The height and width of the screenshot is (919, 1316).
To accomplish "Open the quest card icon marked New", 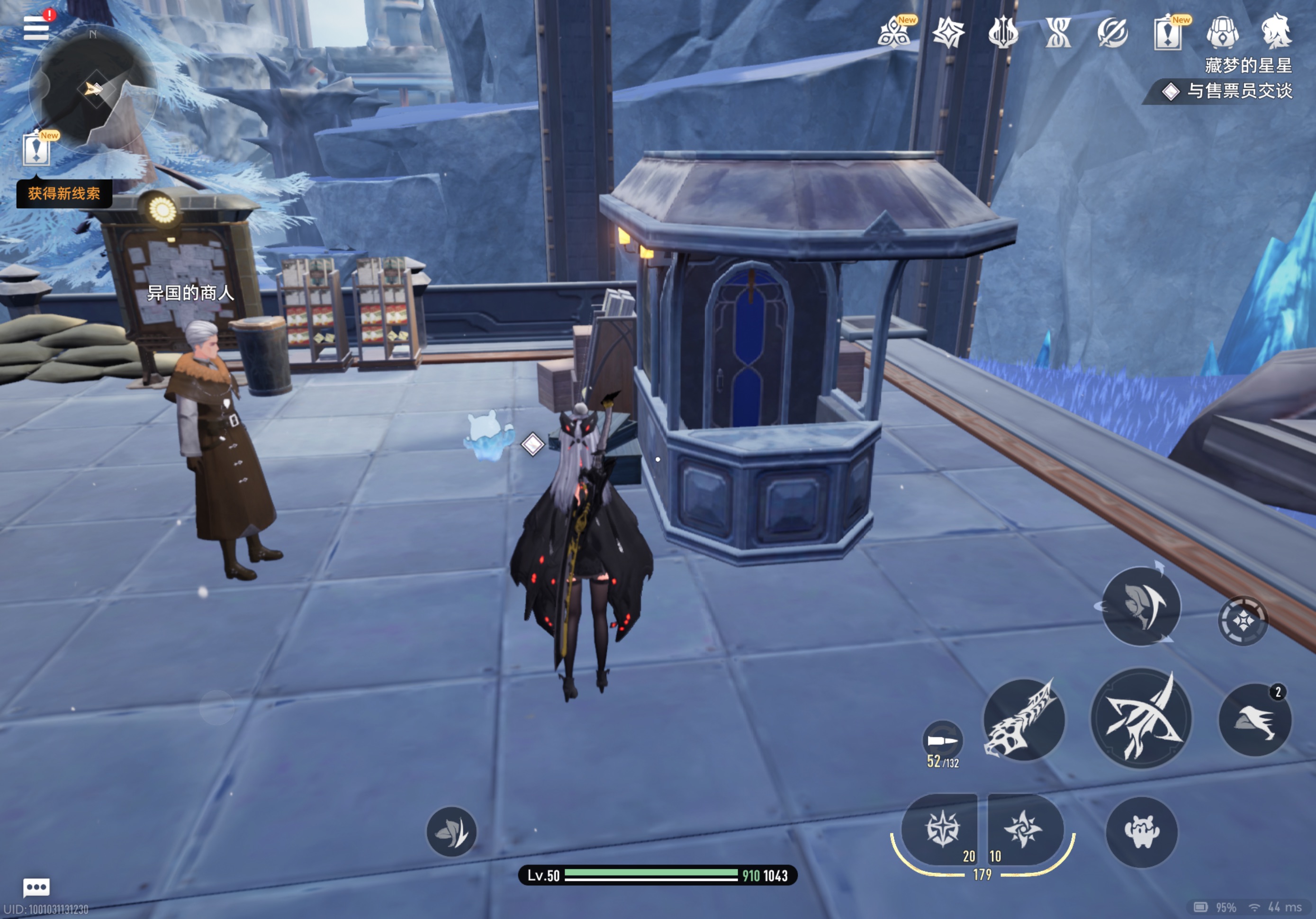I will pyautogui.click(x=1168, y=32).
